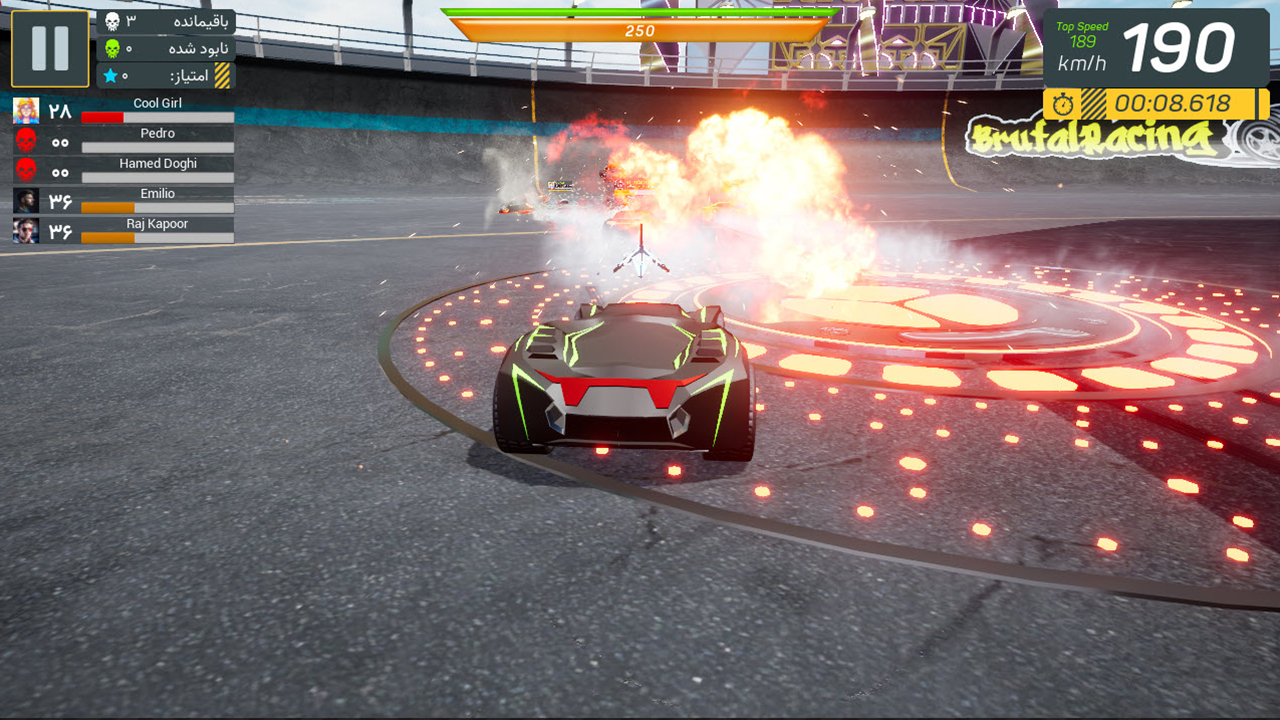
Task: Pause the race with the pause button
Action: [50, 48]
